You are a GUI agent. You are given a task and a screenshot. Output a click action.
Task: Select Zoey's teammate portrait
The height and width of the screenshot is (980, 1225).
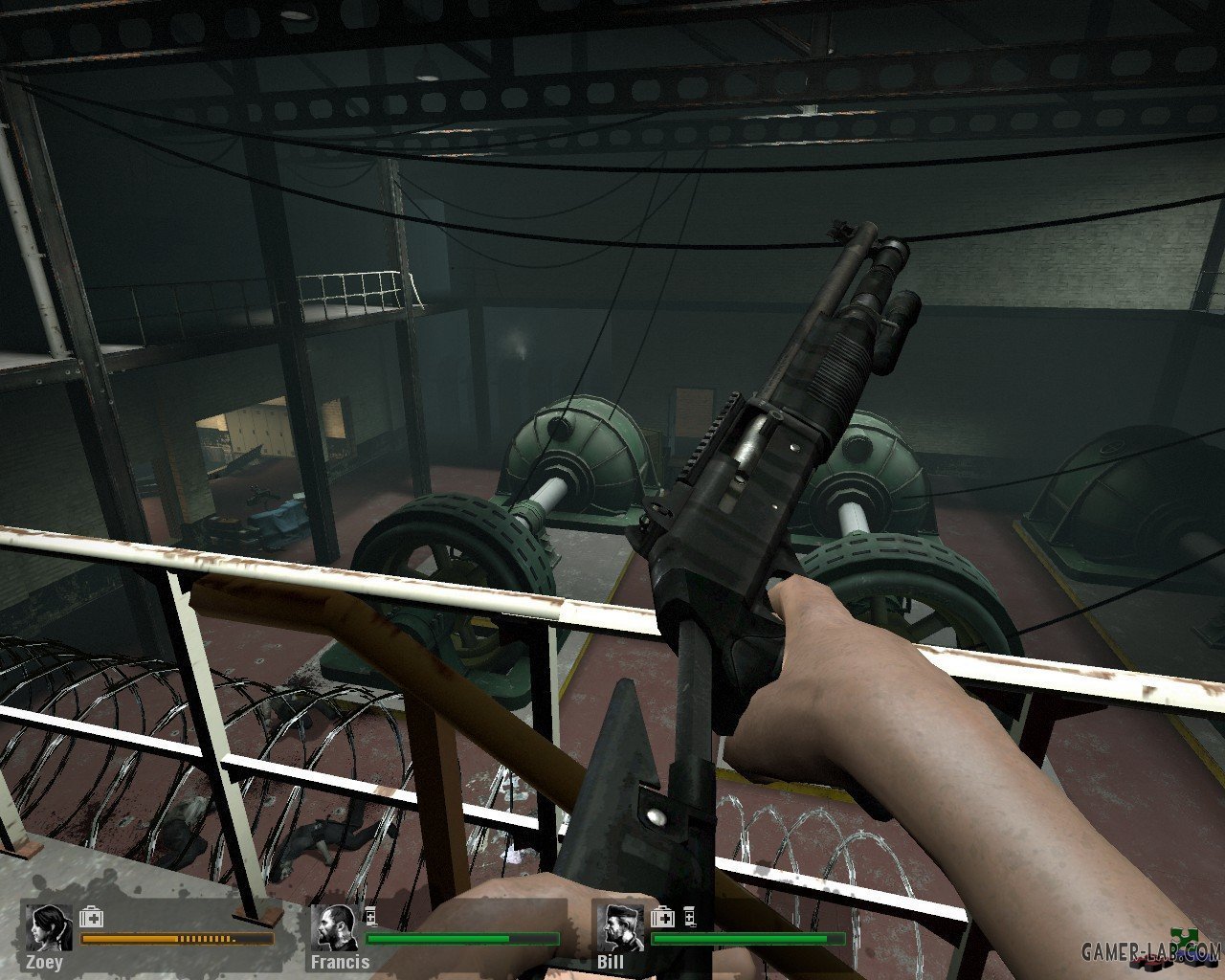(x=49, y=927)
